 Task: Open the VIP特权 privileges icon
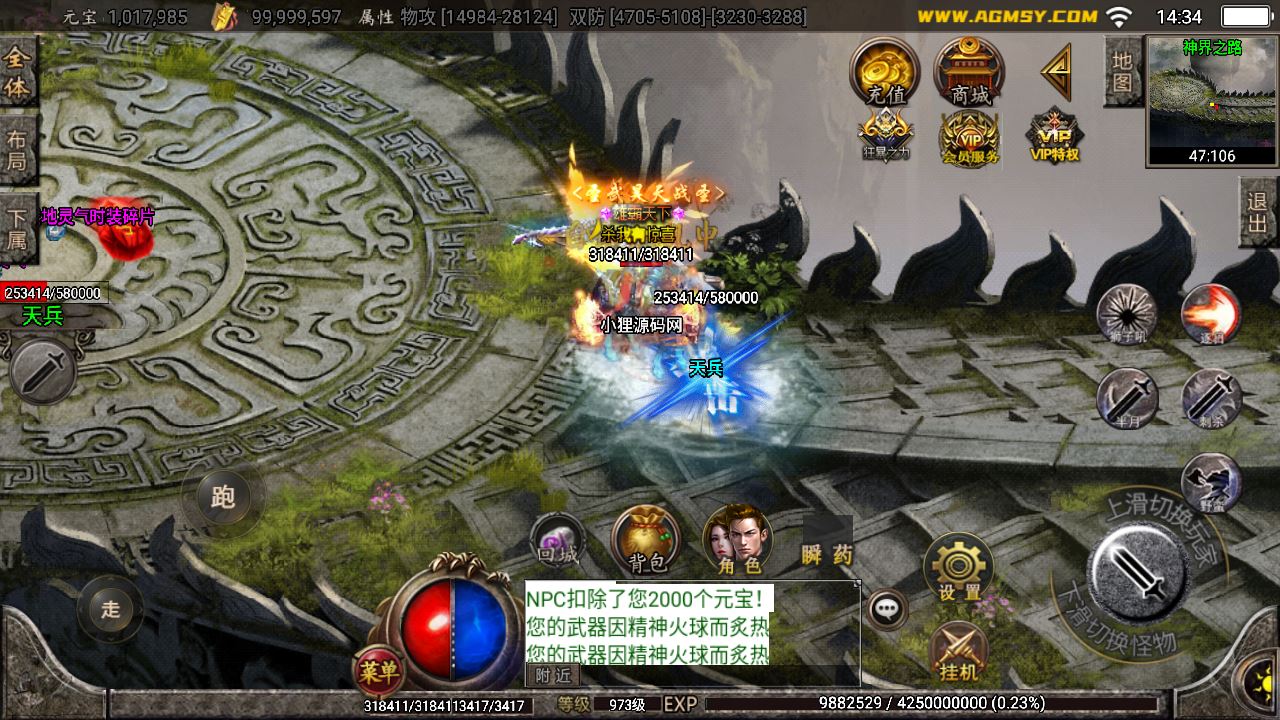1055,136
